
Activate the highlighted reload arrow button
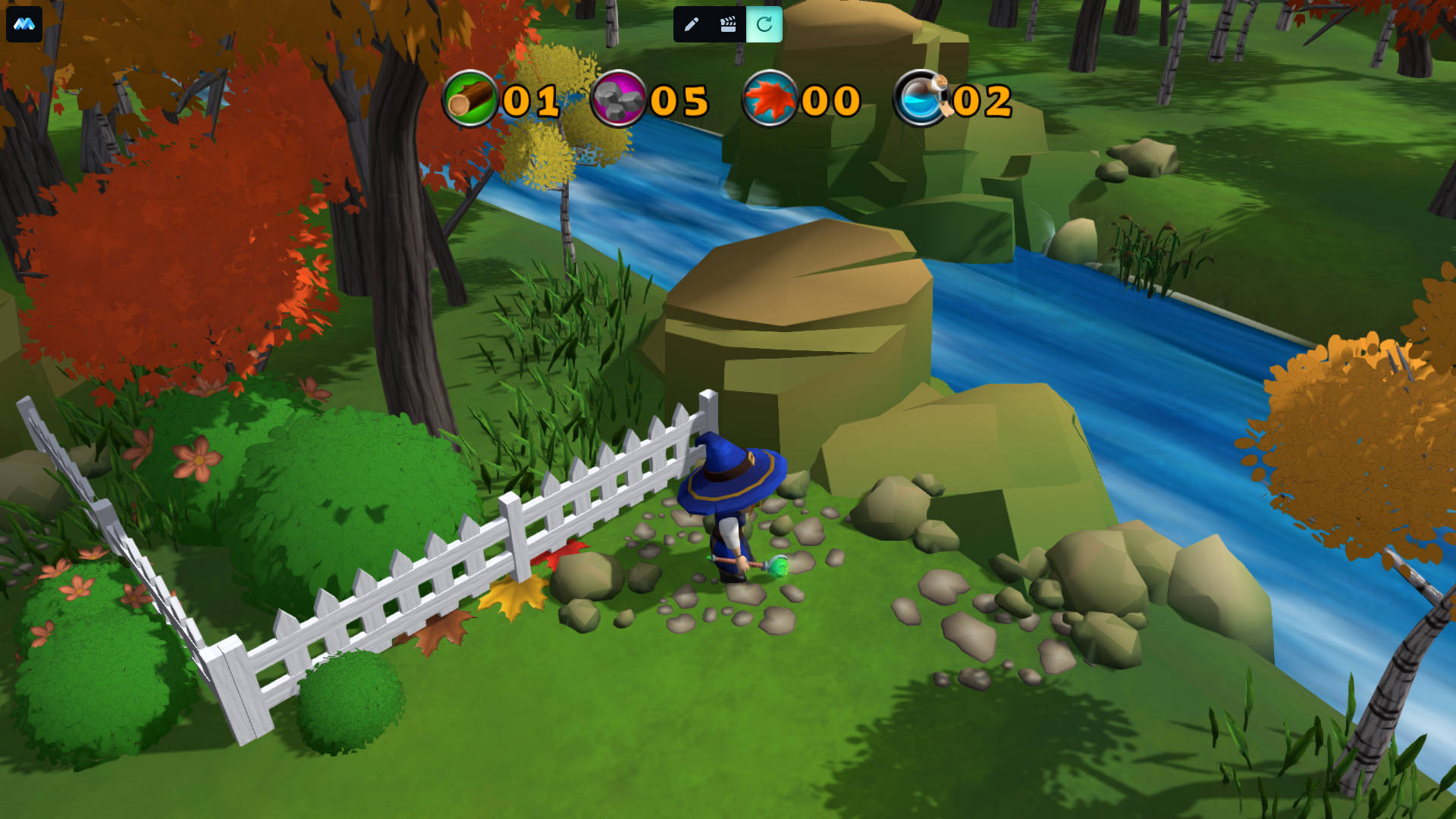point(764,25)
